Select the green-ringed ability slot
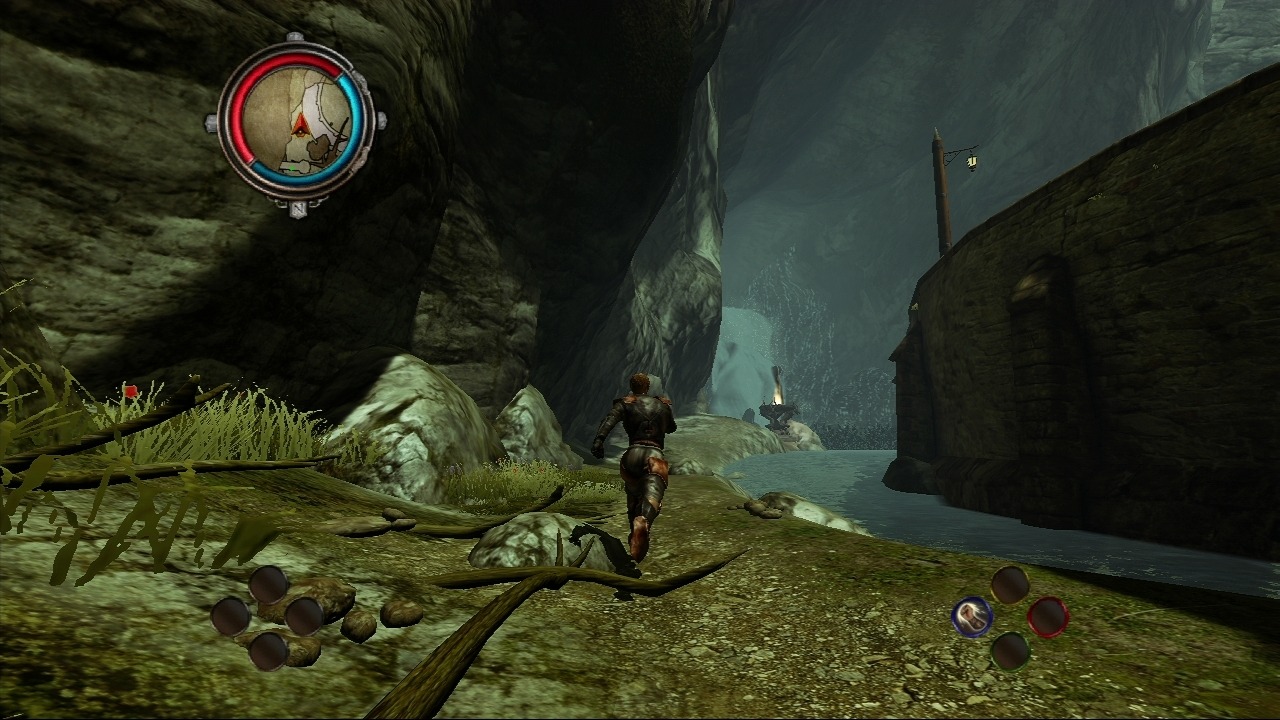This screenshot has height=720, width=1280. point(1010,651)
